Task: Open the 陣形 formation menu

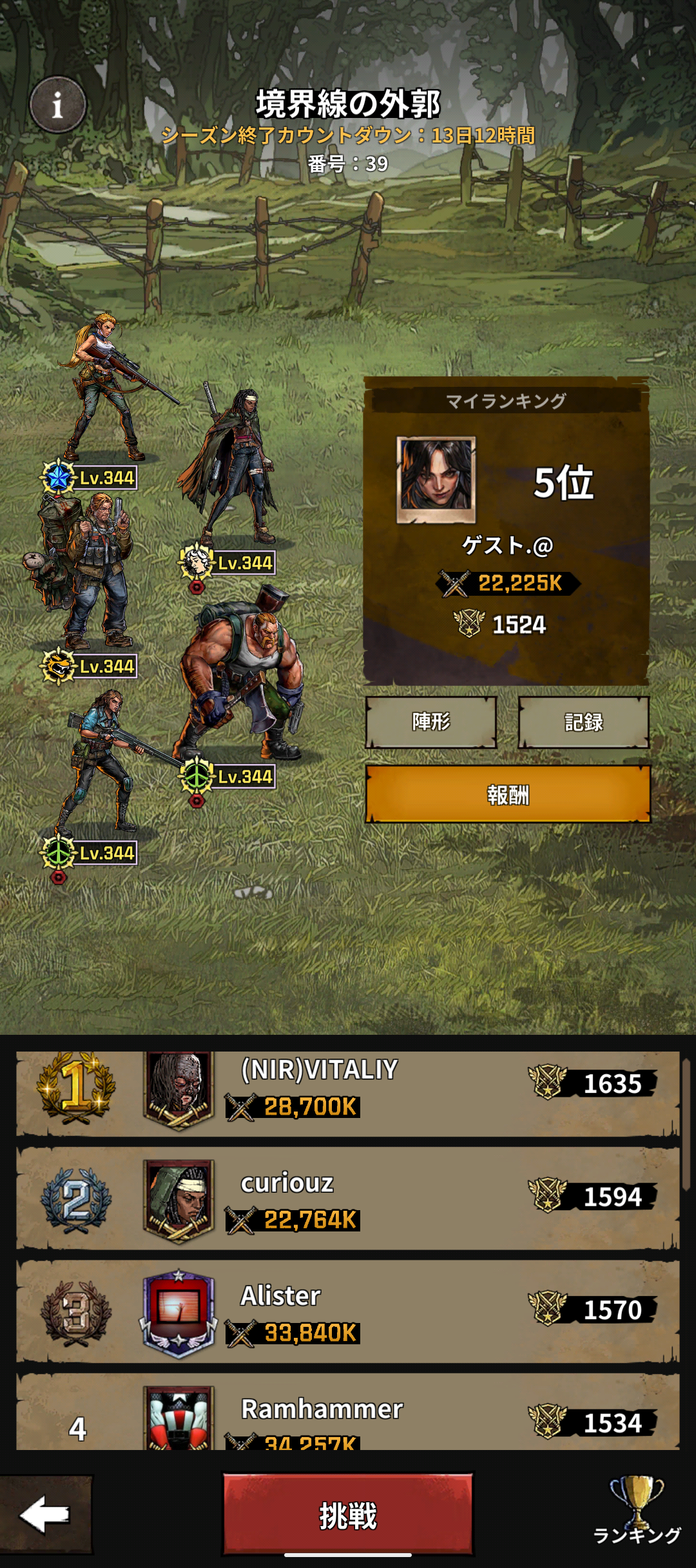Action: coord(431,722)
